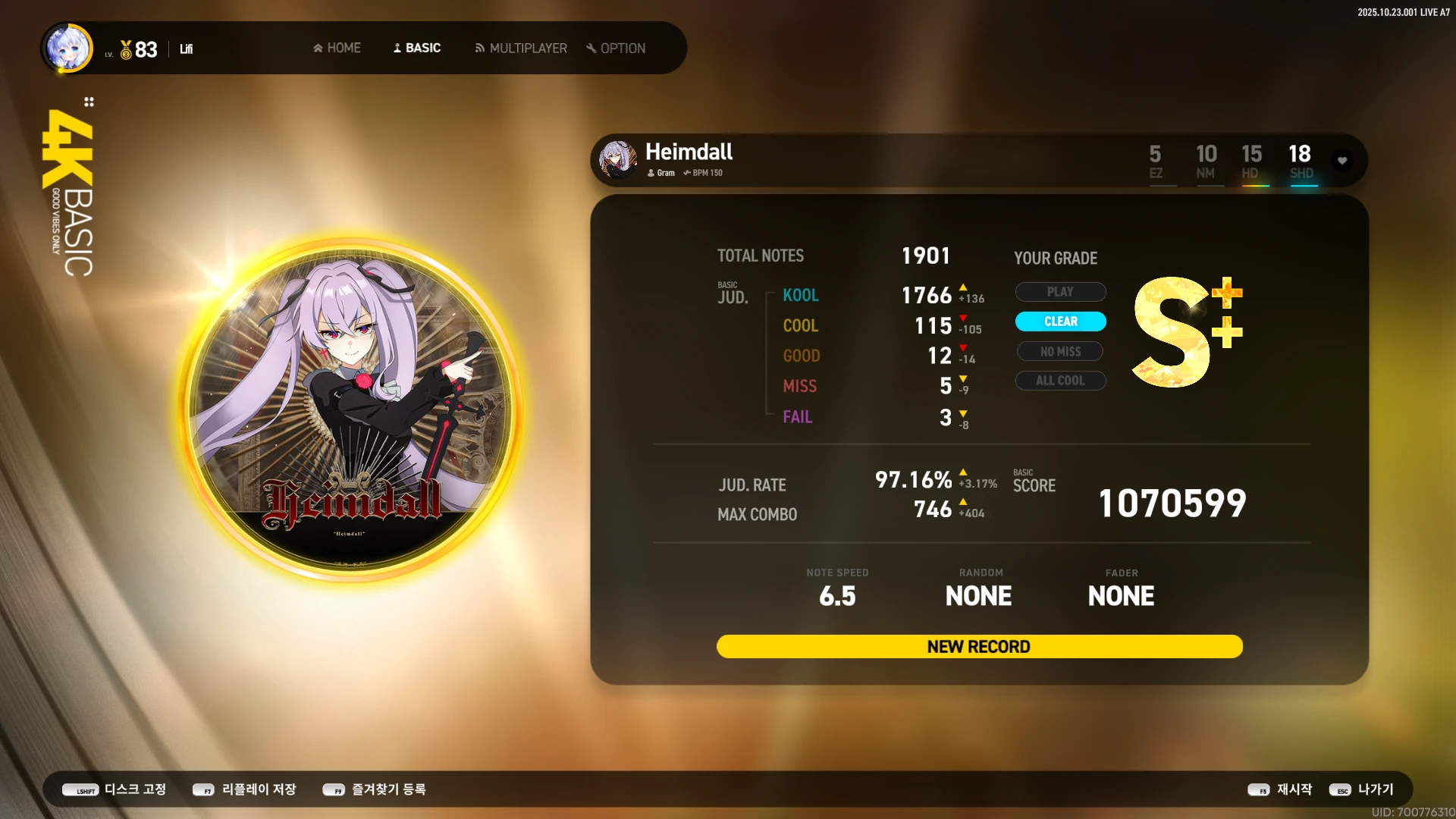Choose the HD 15 difficulty
1456x819 pixels.
[1251, 162]
